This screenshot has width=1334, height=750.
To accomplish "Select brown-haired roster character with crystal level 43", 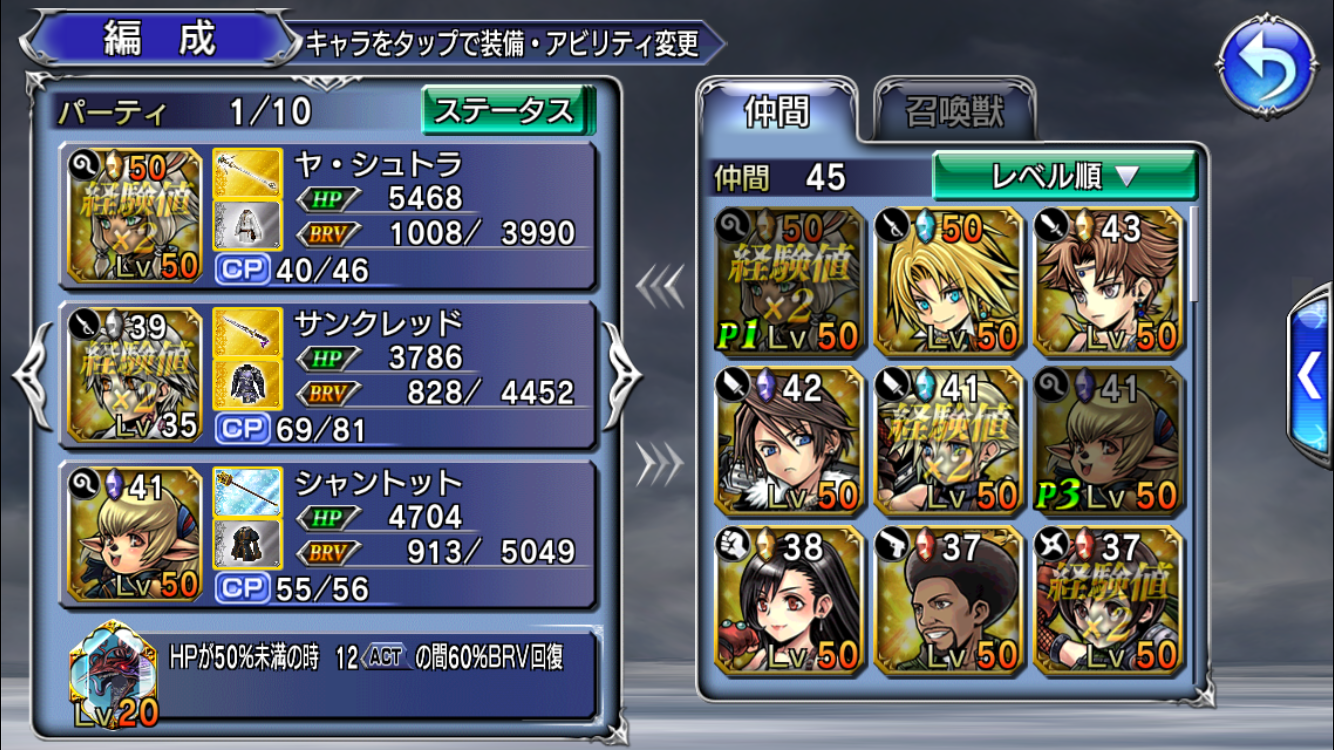I will coord(1106,282).
